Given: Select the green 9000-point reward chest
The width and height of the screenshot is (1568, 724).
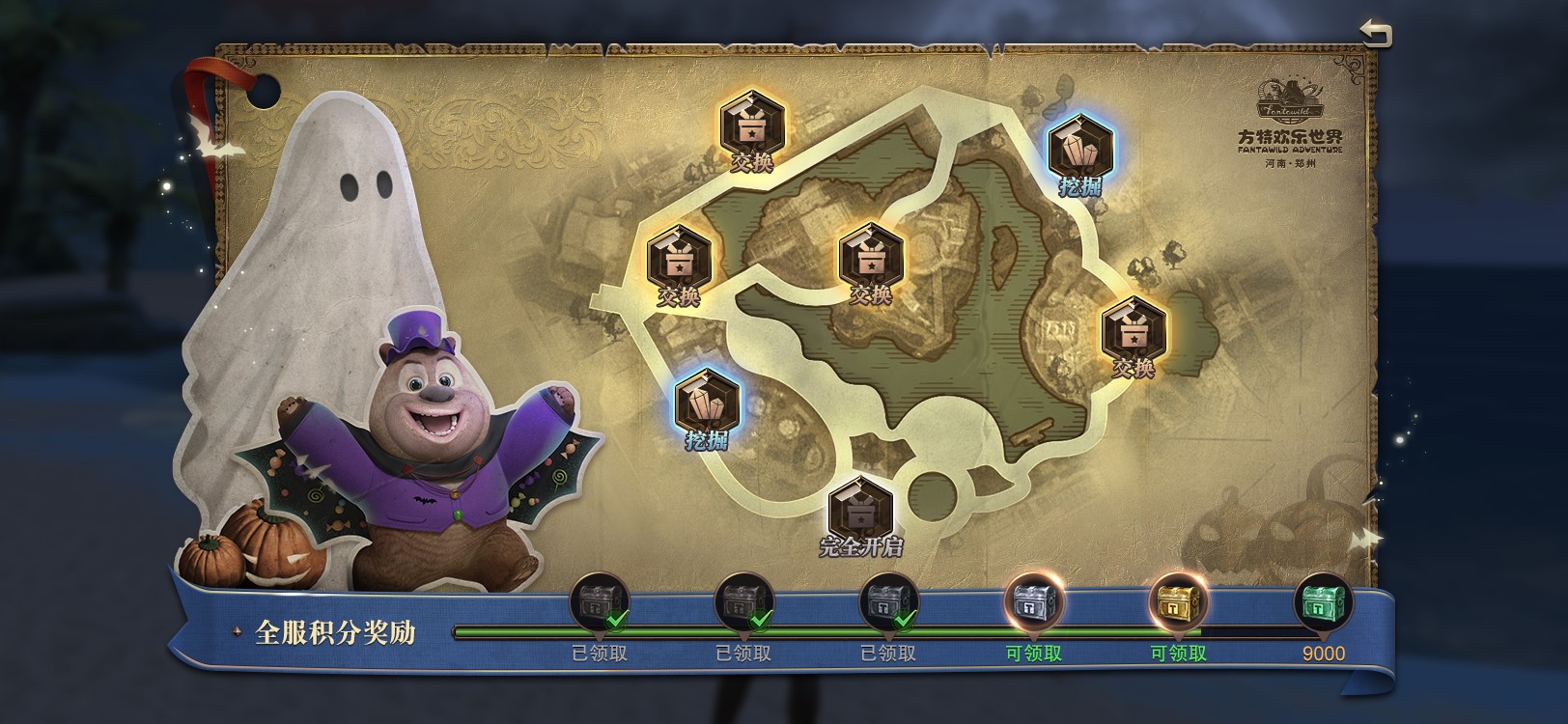Looking at the screenshot, I should click(1323, 602).
